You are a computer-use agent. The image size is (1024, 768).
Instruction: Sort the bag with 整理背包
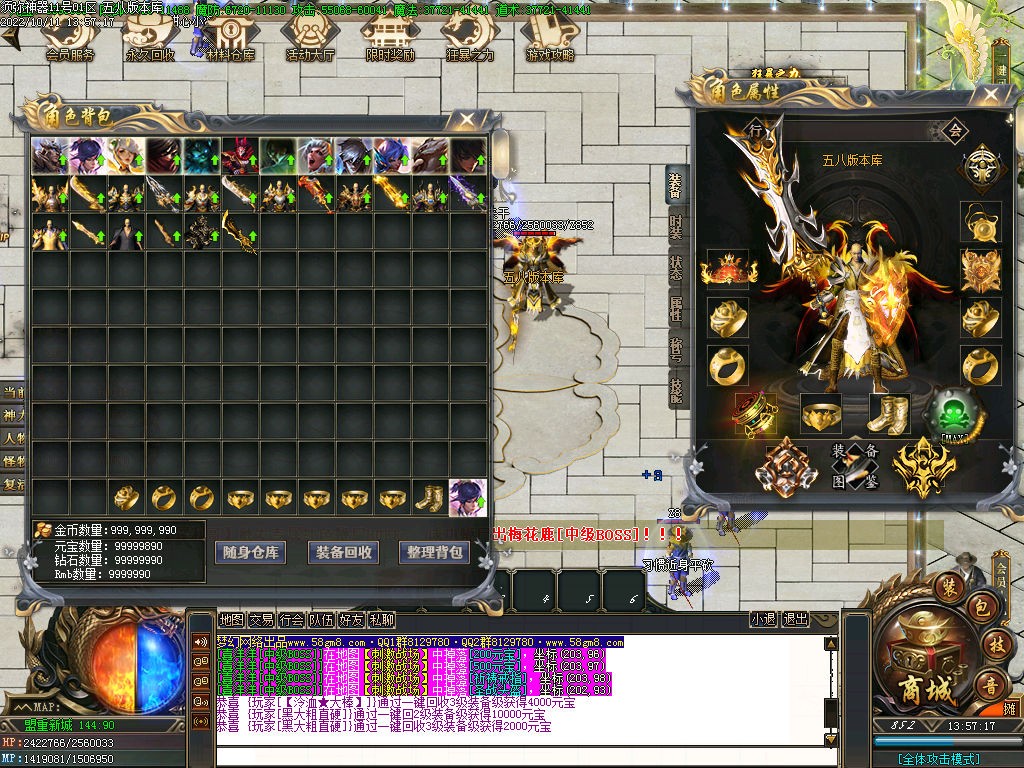point(433,552)
